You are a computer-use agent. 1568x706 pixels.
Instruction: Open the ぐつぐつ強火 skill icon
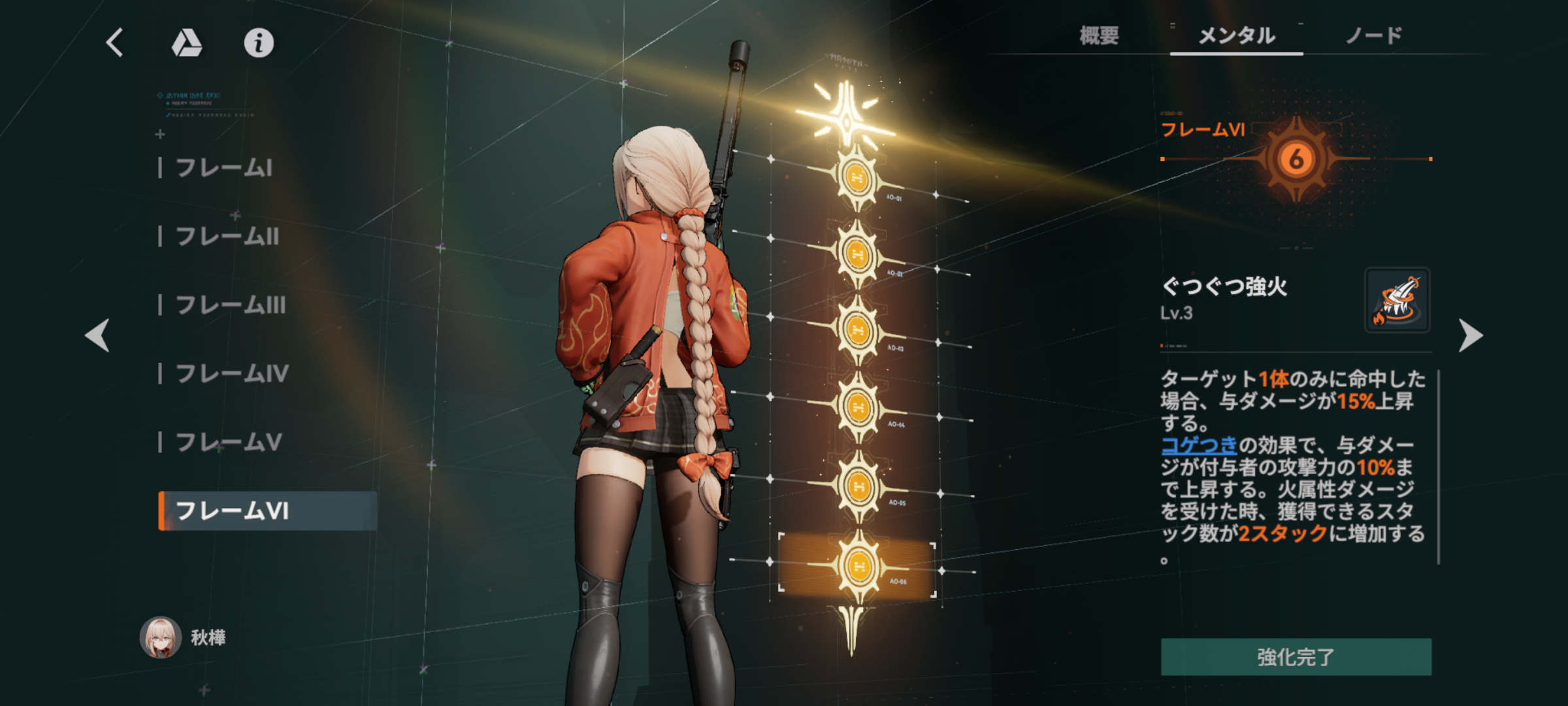click(x=1397, y=301)
